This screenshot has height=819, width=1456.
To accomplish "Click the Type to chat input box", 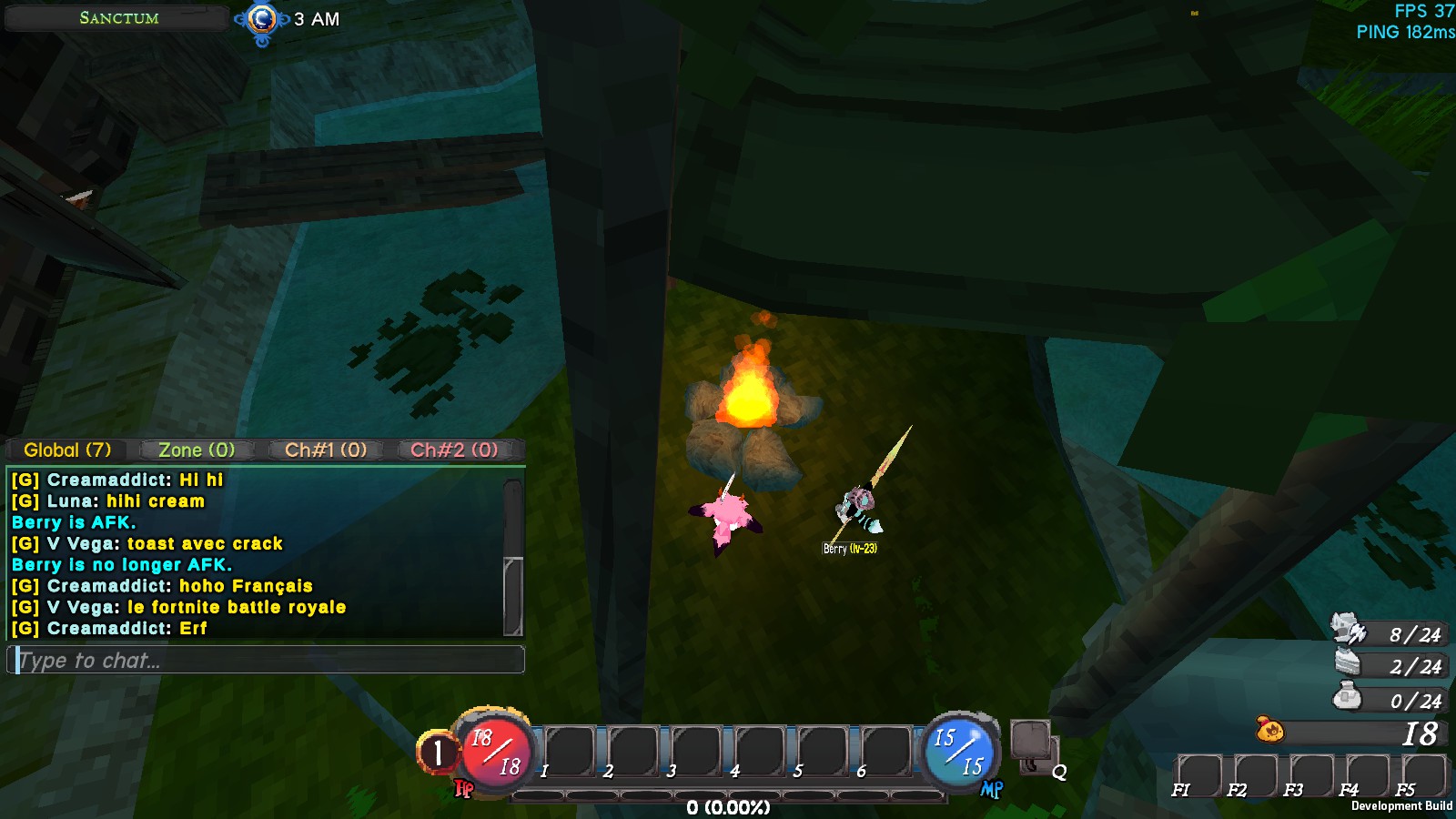I will pyautogui.click(x=266, y=660).
